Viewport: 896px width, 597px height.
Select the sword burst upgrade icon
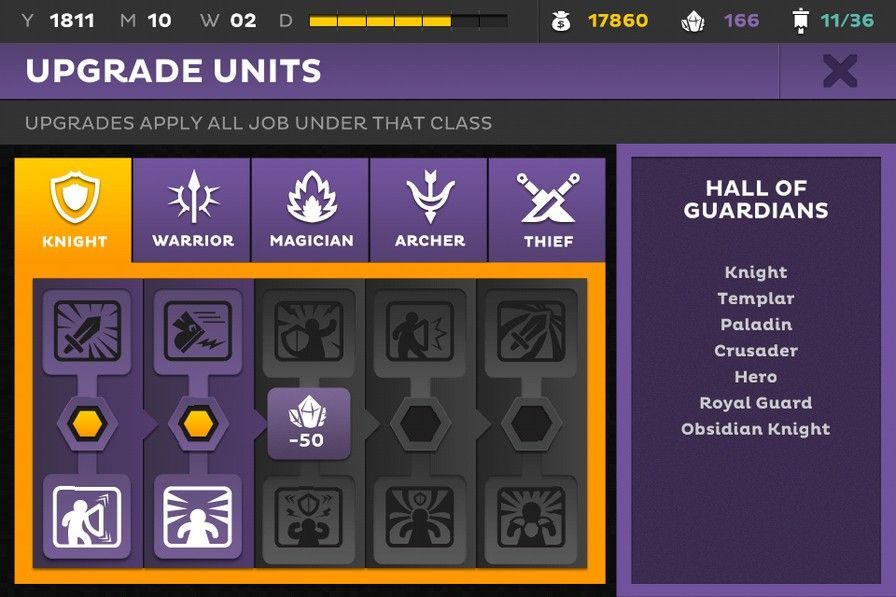click(87, 331)
